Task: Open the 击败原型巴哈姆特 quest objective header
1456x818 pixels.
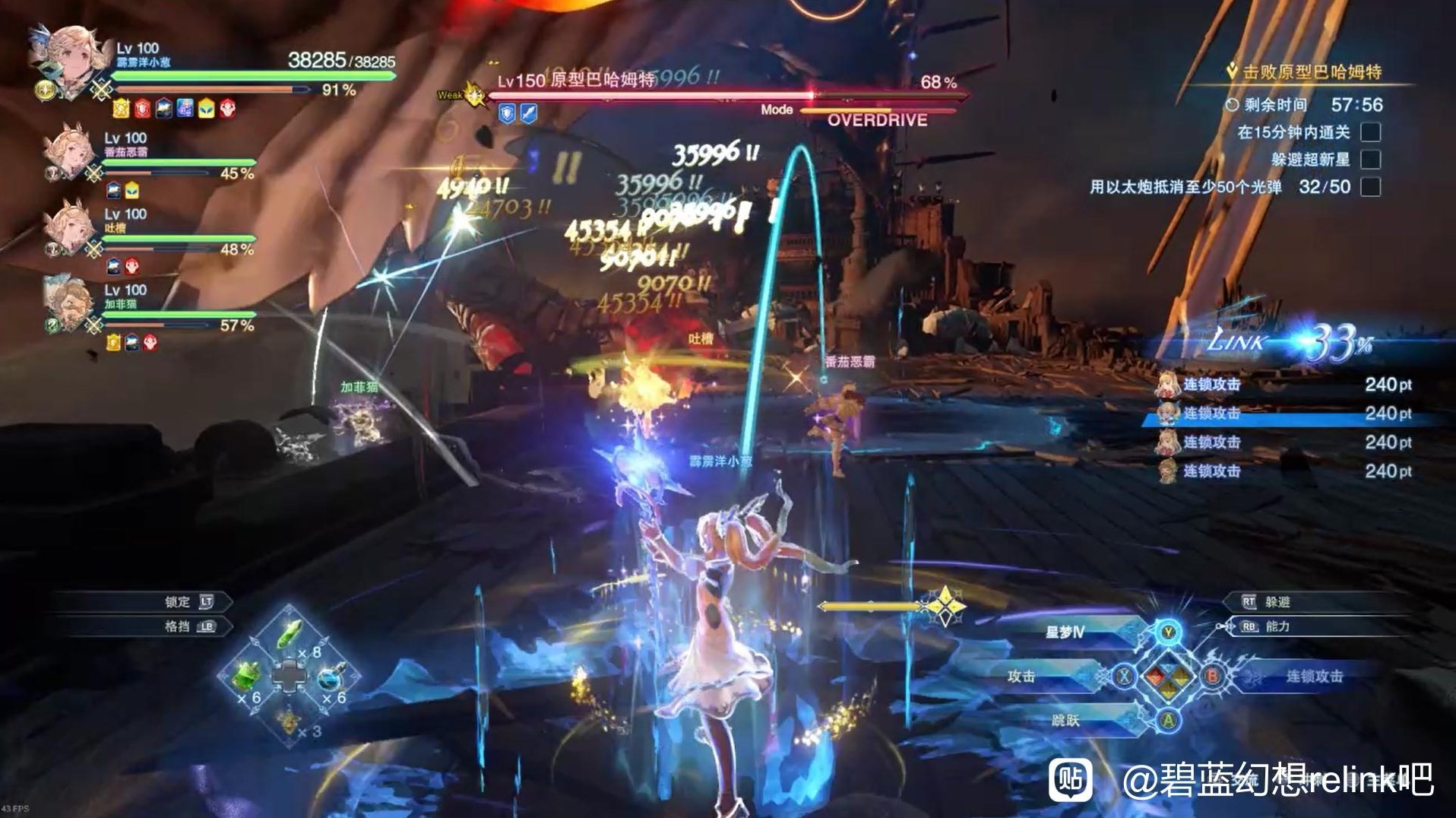Action: (1311, 72)
